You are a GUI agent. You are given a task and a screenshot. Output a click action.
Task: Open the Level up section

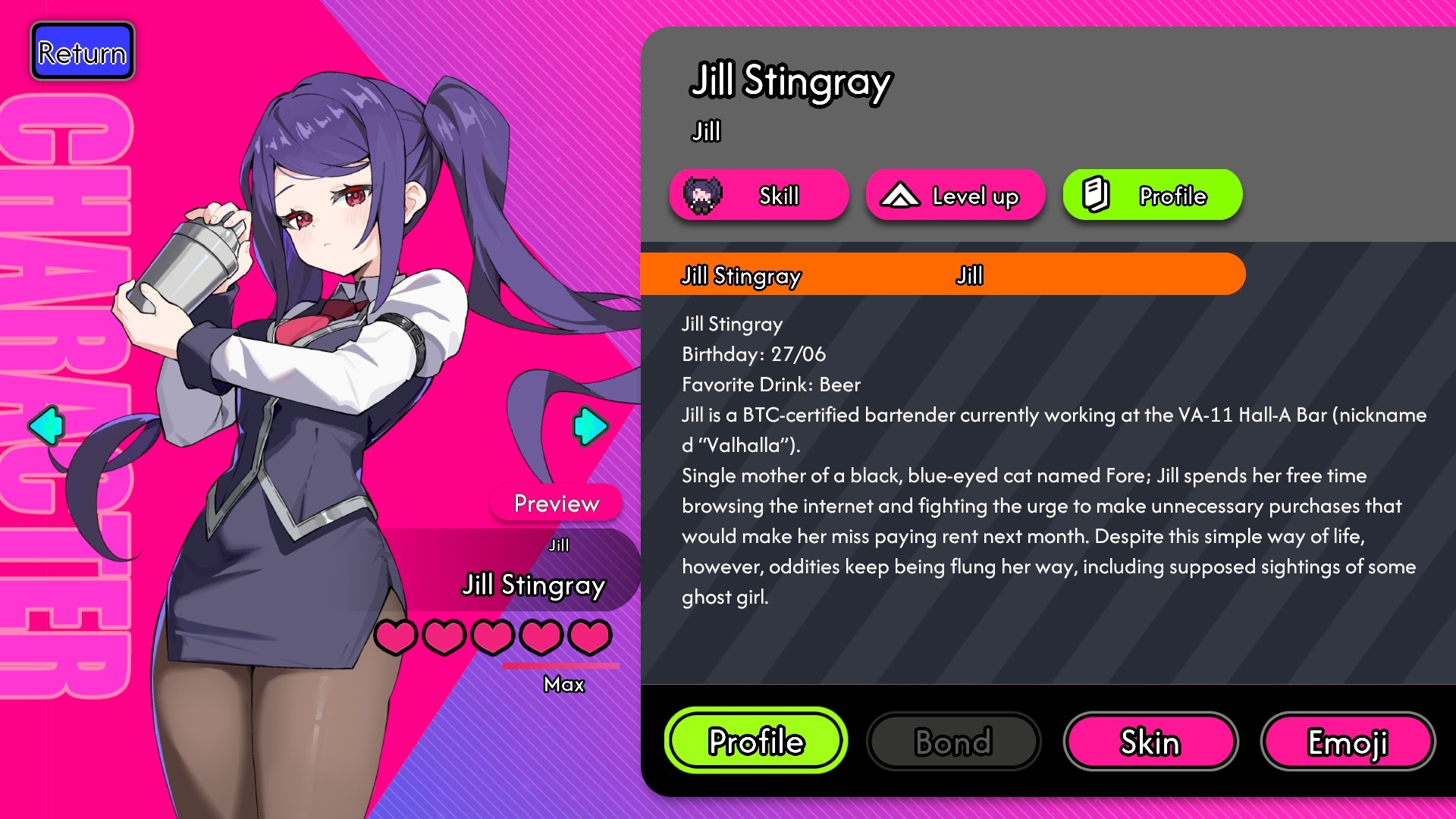(955, 196)
